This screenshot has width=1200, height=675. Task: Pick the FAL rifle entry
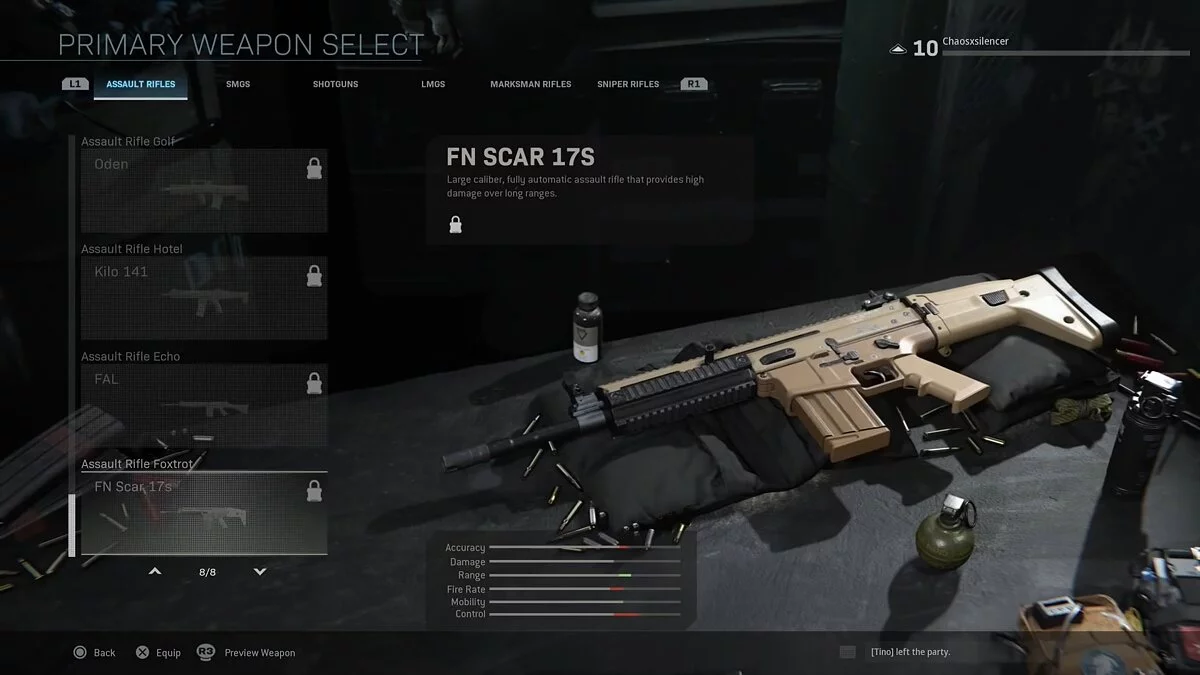pyautogui.click(x=204, y=404)
